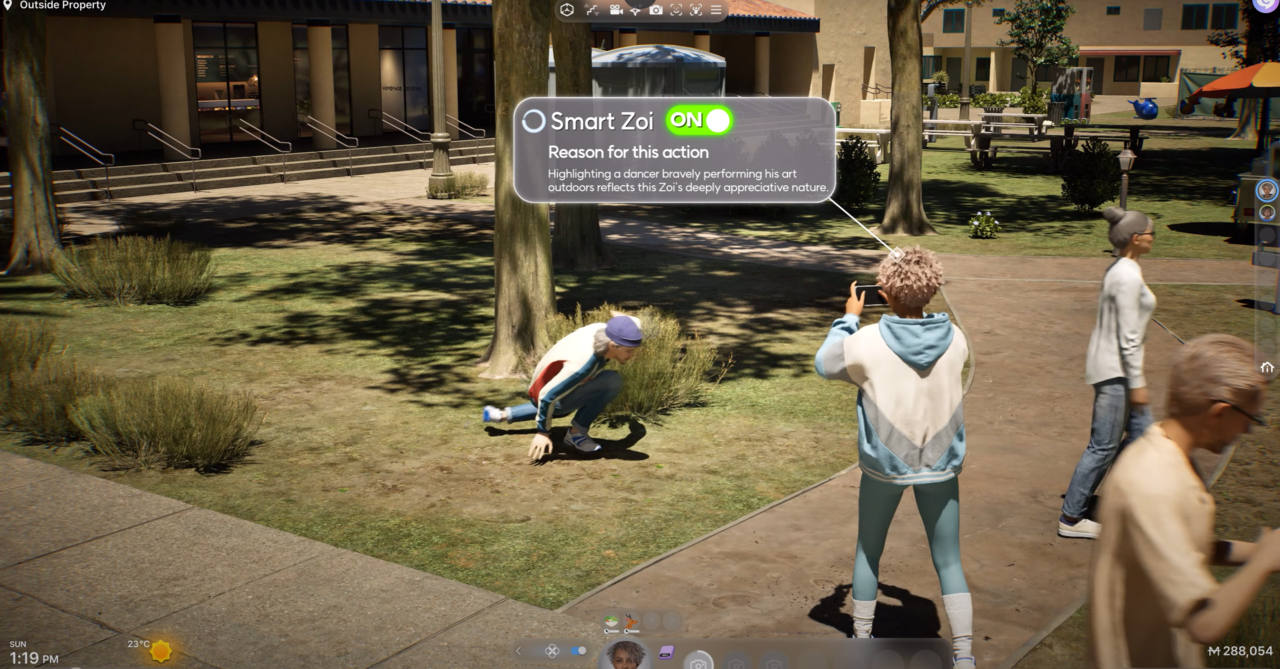Select the face capture icon

tap(676, 10)
